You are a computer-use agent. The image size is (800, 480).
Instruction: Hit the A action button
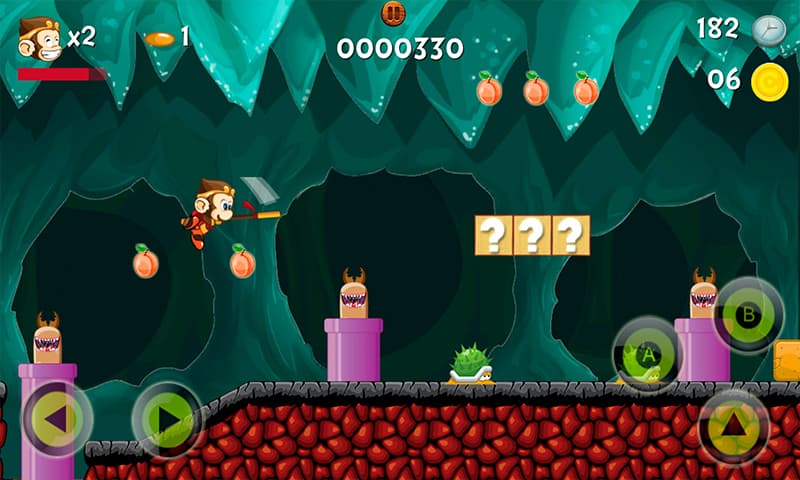pyautogui.click(x=647, y=354)
